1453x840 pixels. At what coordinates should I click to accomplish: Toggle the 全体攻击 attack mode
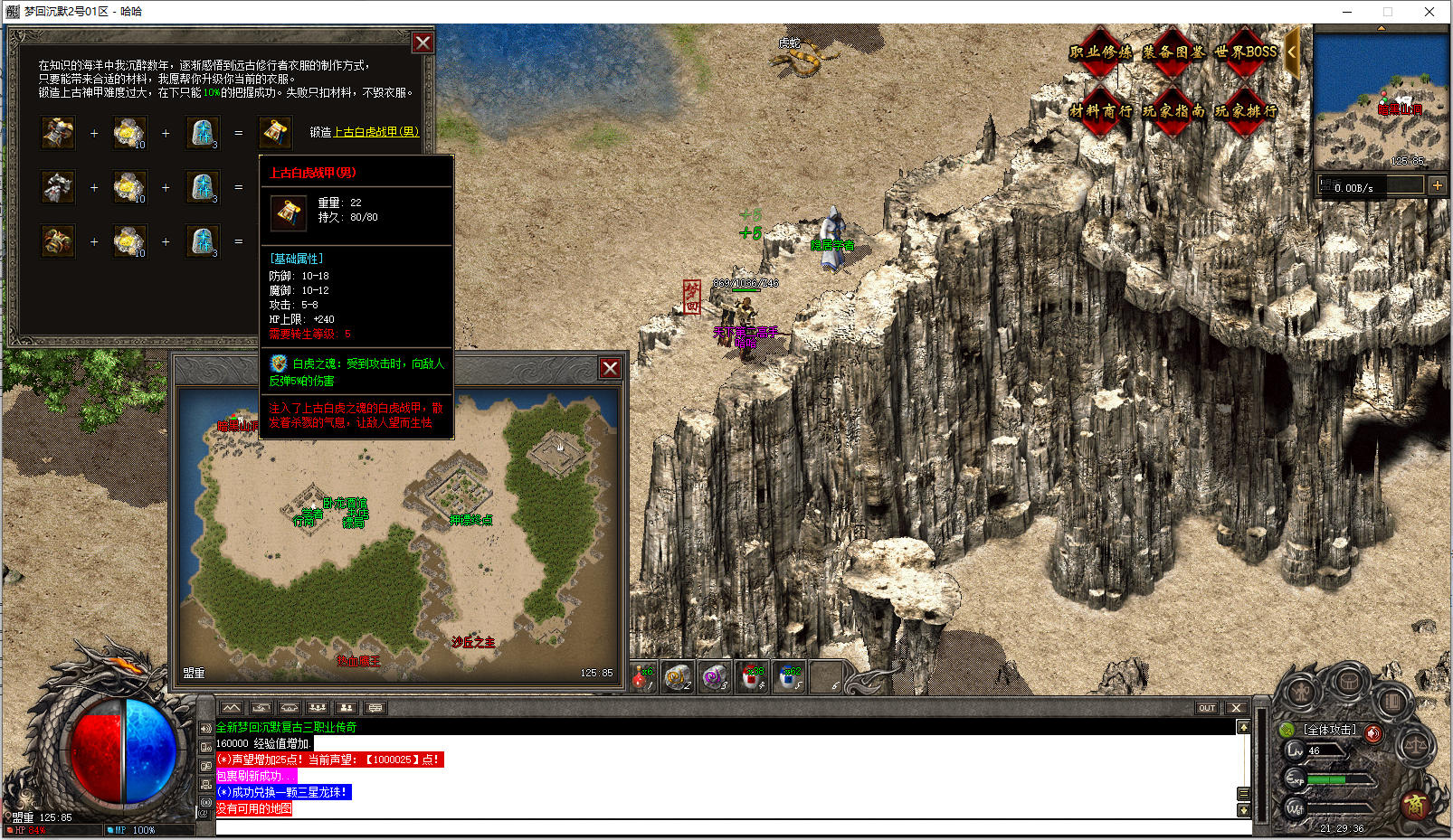point(1329,730)
